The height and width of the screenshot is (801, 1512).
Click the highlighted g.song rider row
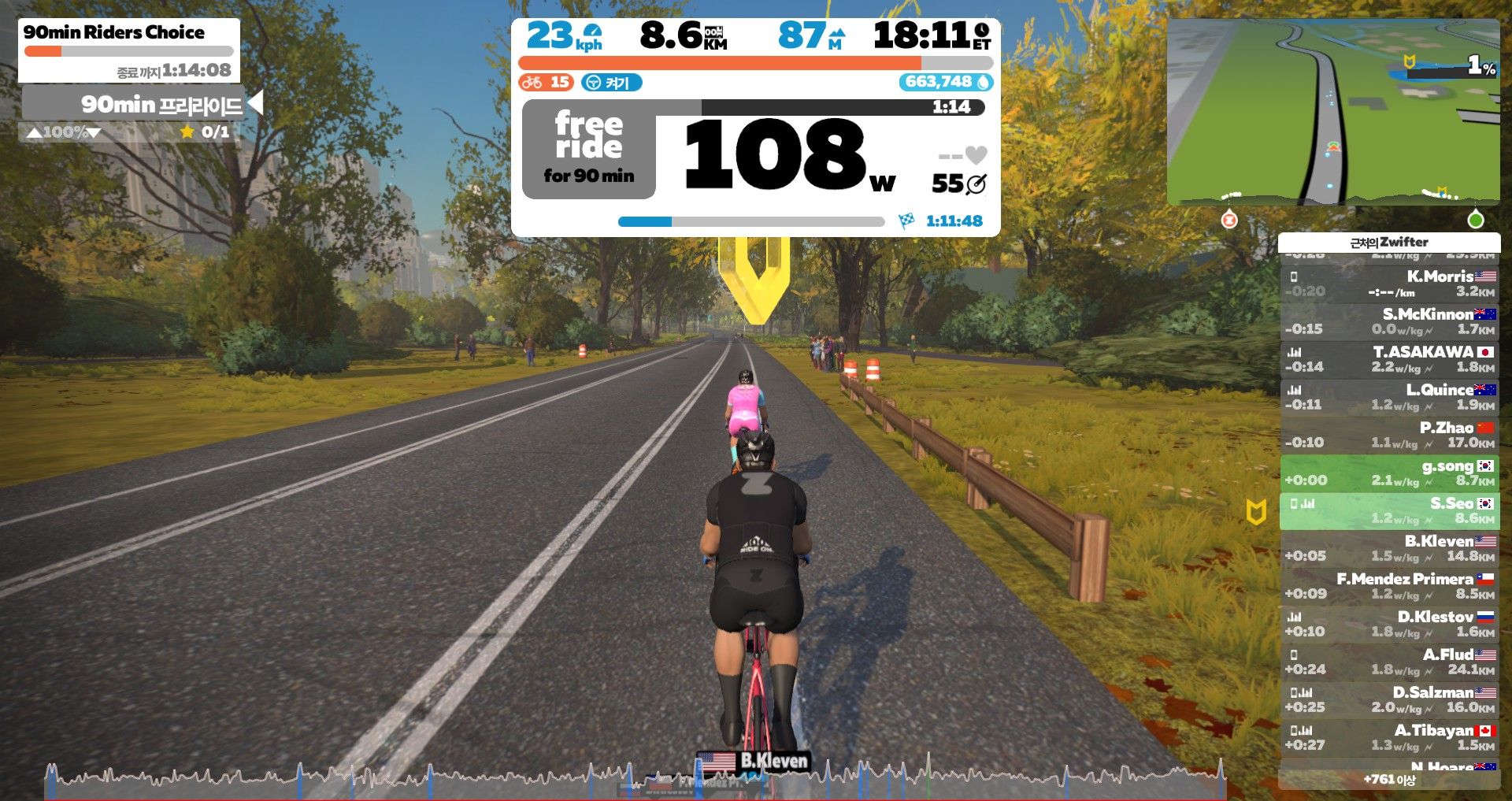(x=1389, y=473)
